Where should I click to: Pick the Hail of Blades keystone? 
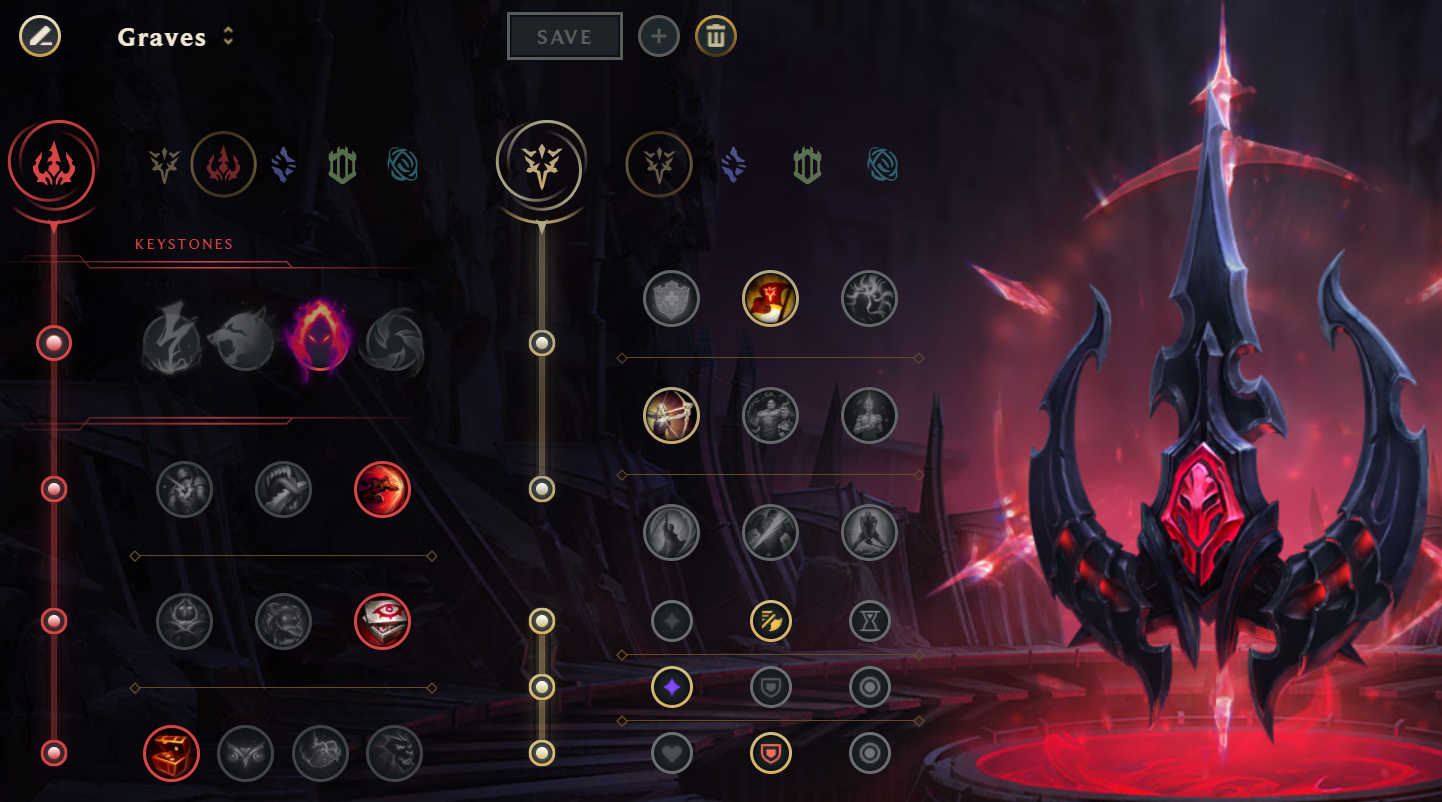click(x=394, y=341)
